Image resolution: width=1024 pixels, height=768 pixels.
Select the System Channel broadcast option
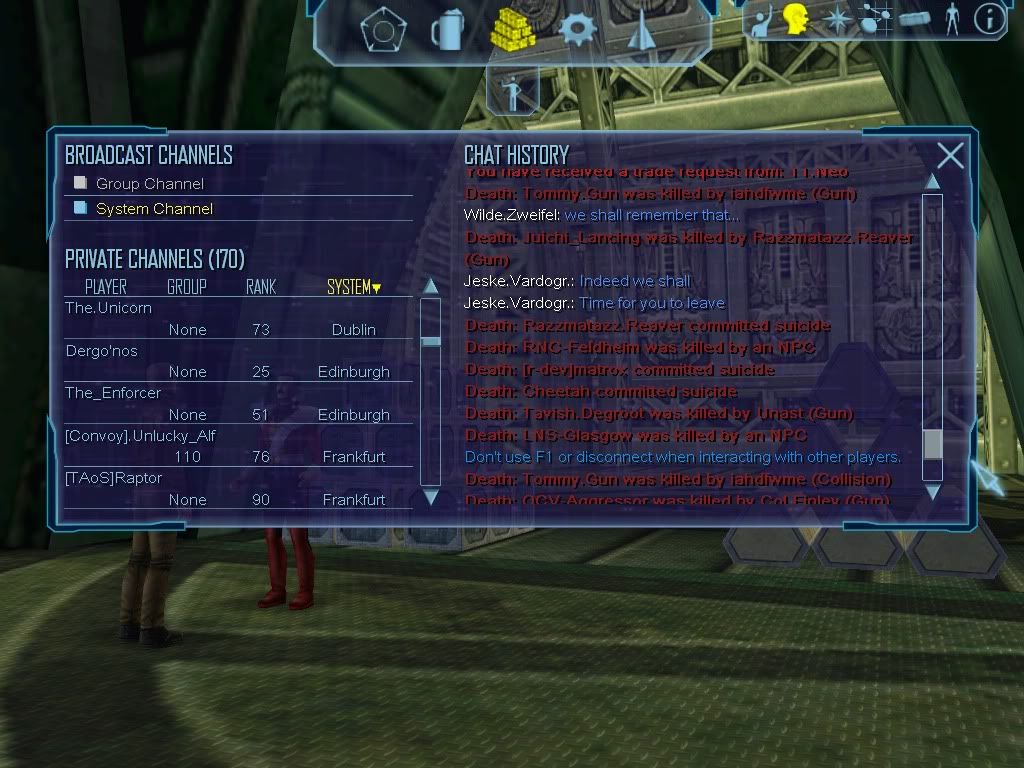pyautogui.click(x=154, y=209)
